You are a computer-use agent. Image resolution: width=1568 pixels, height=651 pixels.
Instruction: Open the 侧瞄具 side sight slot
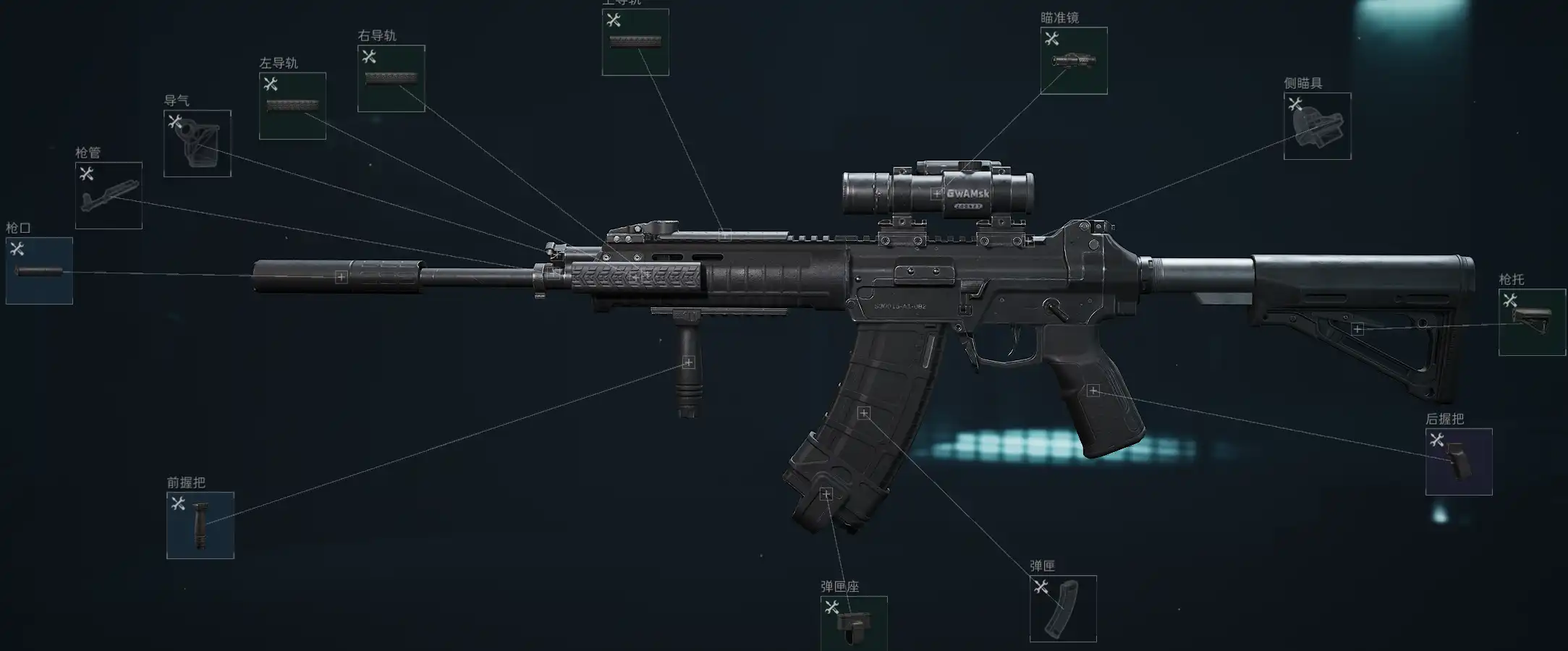[1317, 126]
